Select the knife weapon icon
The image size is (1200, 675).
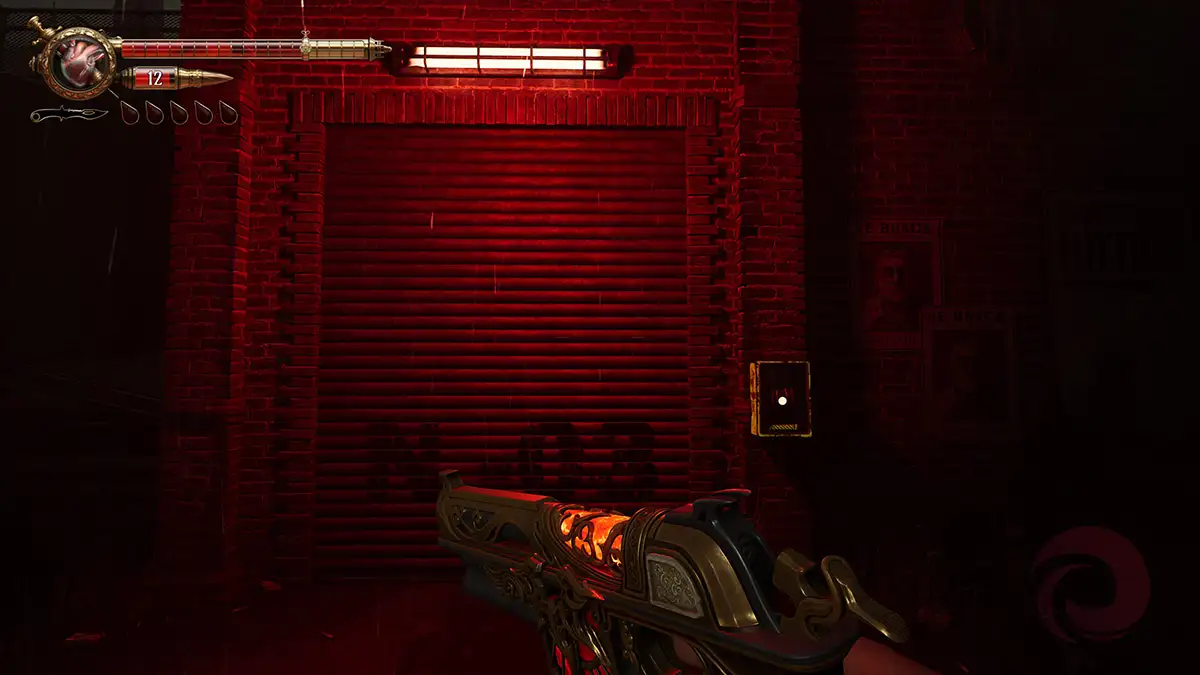point(68,114)
